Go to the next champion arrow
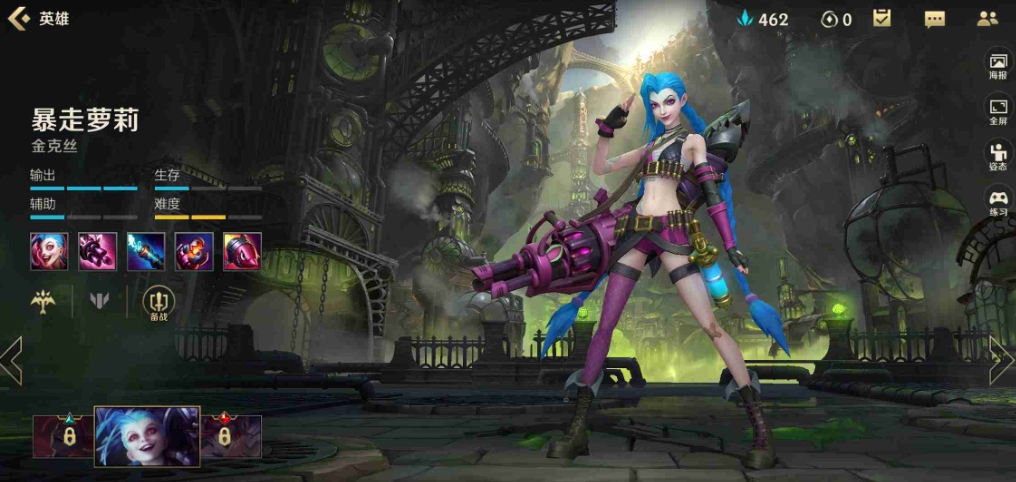1016x482 pixels. [x=1002, y=360]
